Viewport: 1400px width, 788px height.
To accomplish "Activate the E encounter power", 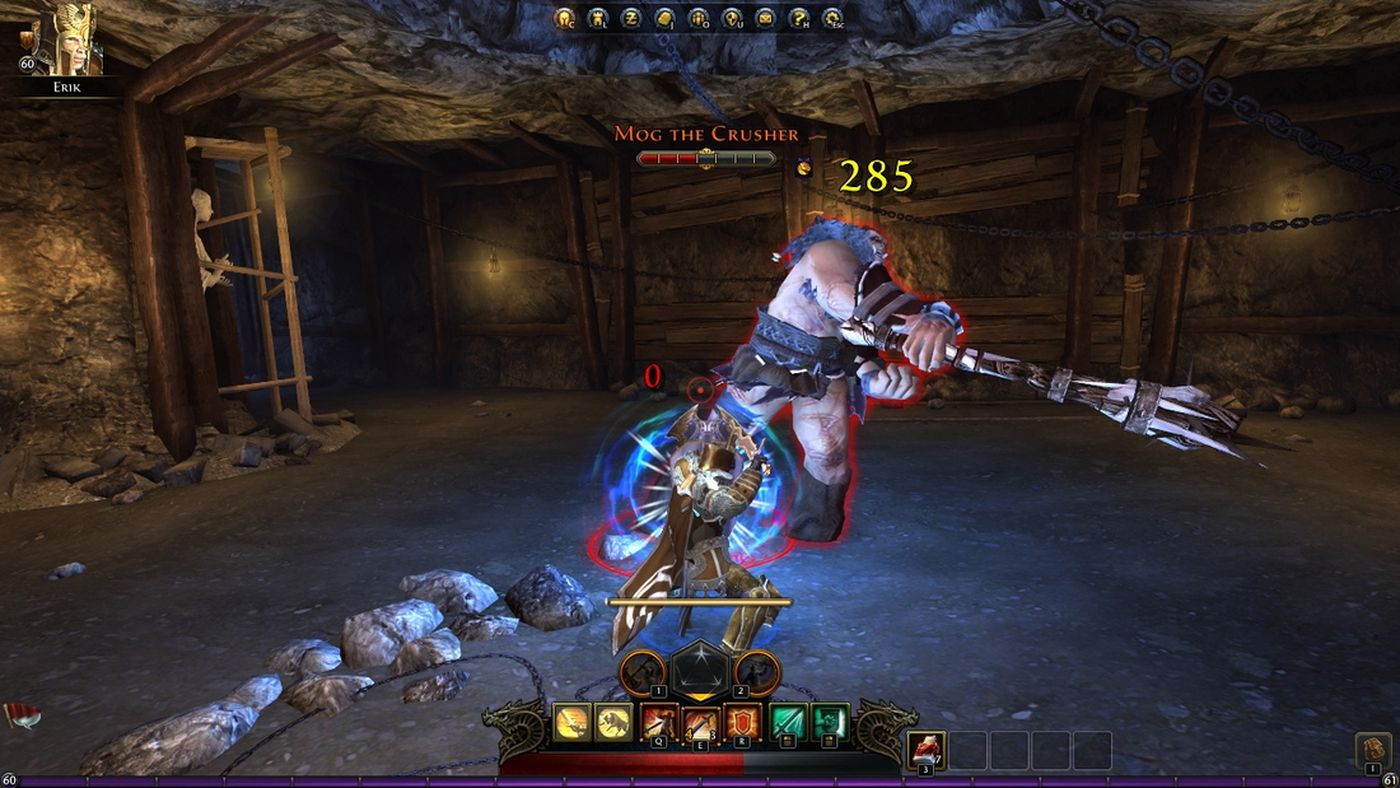I will tap(700, 722).
